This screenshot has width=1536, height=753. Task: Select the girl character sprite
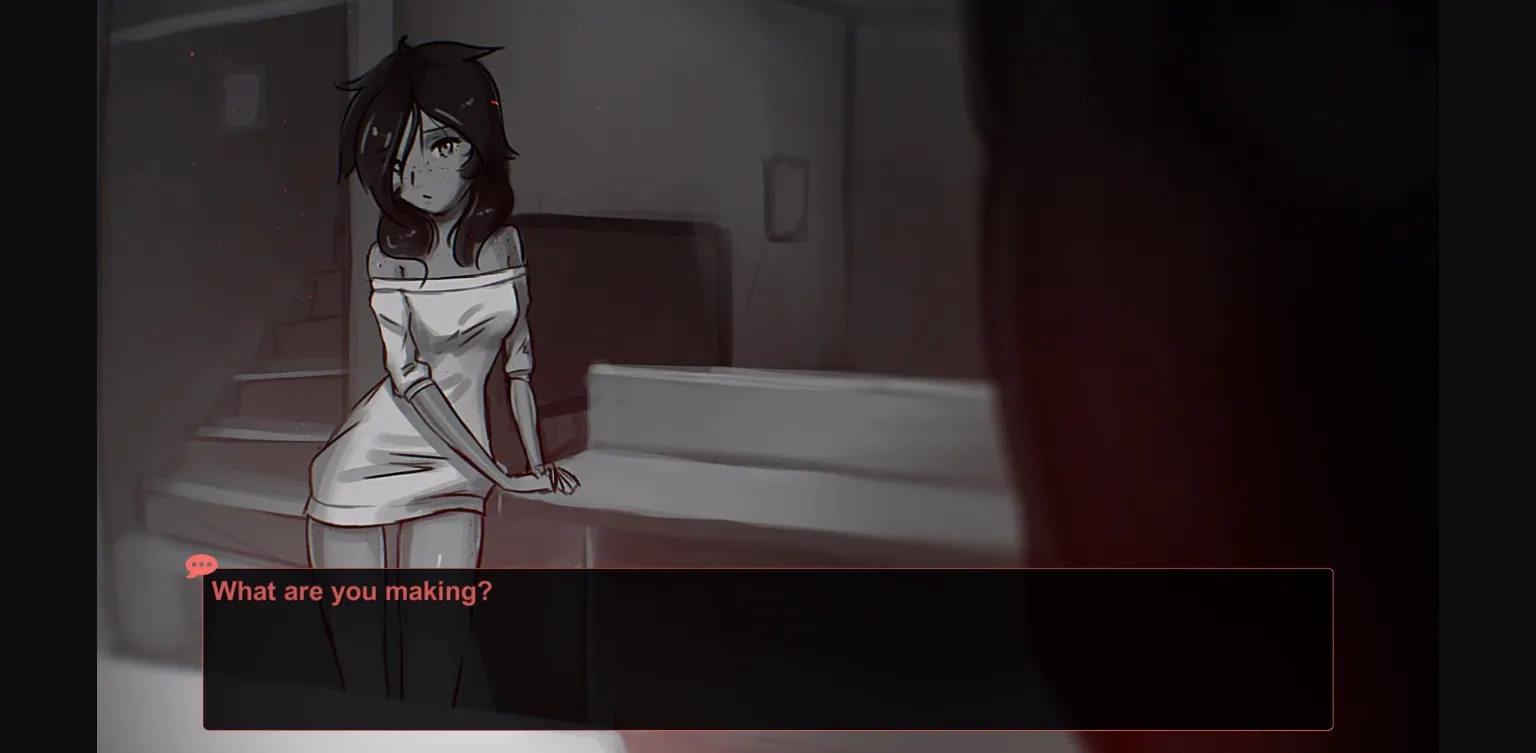[x=430, y=300]
